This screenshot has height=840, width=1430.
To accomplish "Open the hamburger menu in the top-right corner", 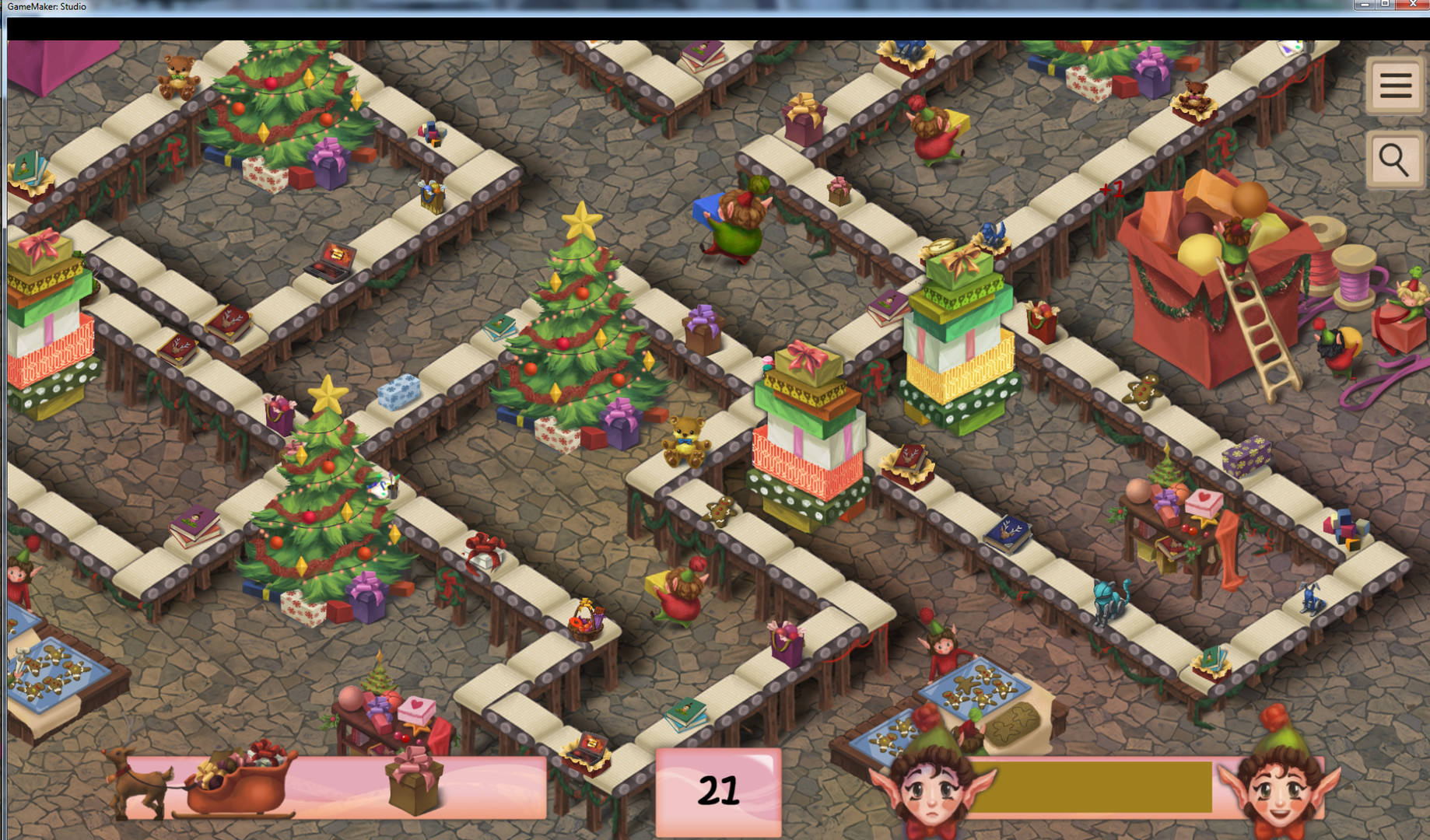I will pyautogui.click(x=1394, y=86).
